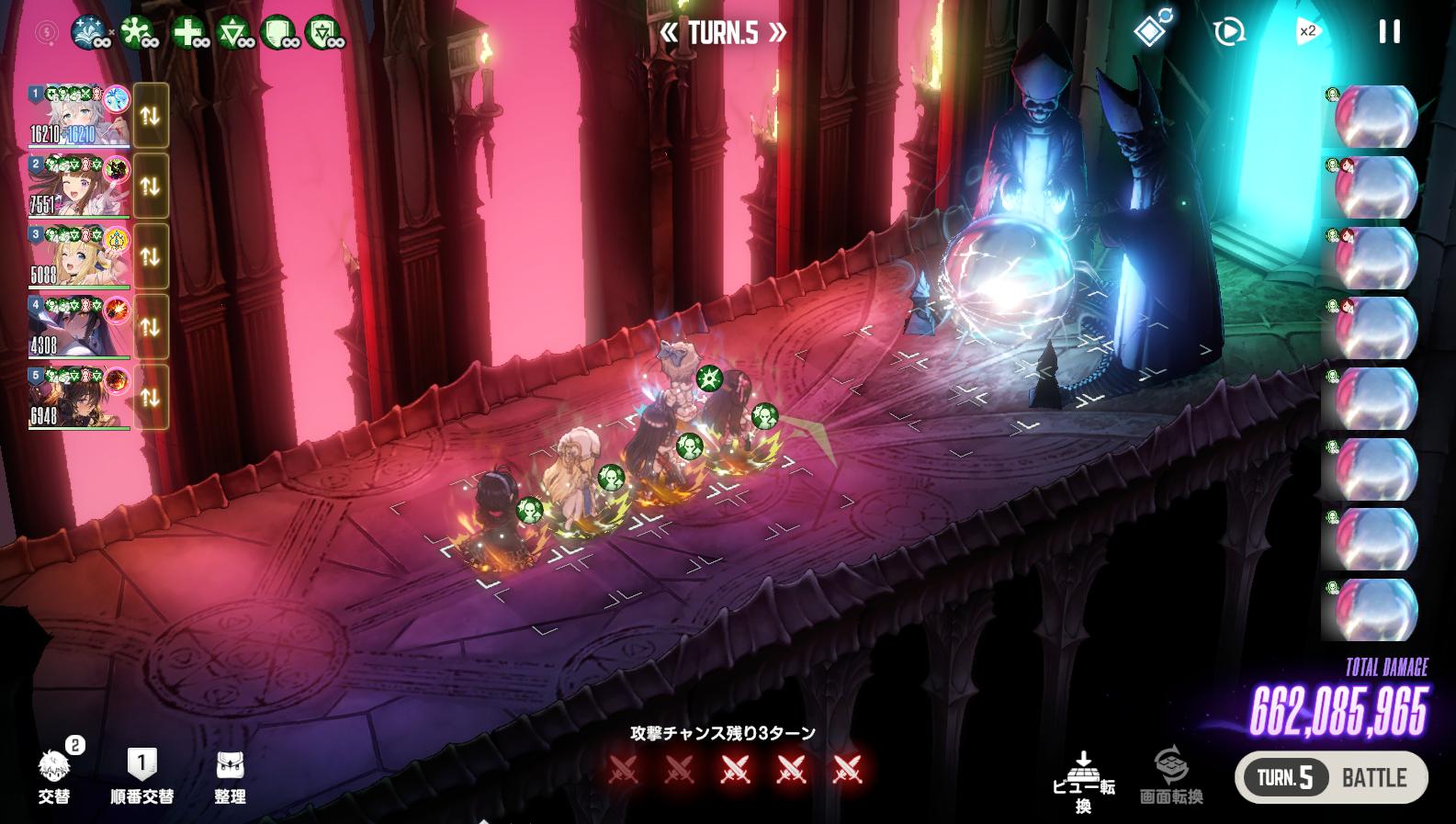
Task: Click the diamond skill-mode icon
Action: [1151, 30]
